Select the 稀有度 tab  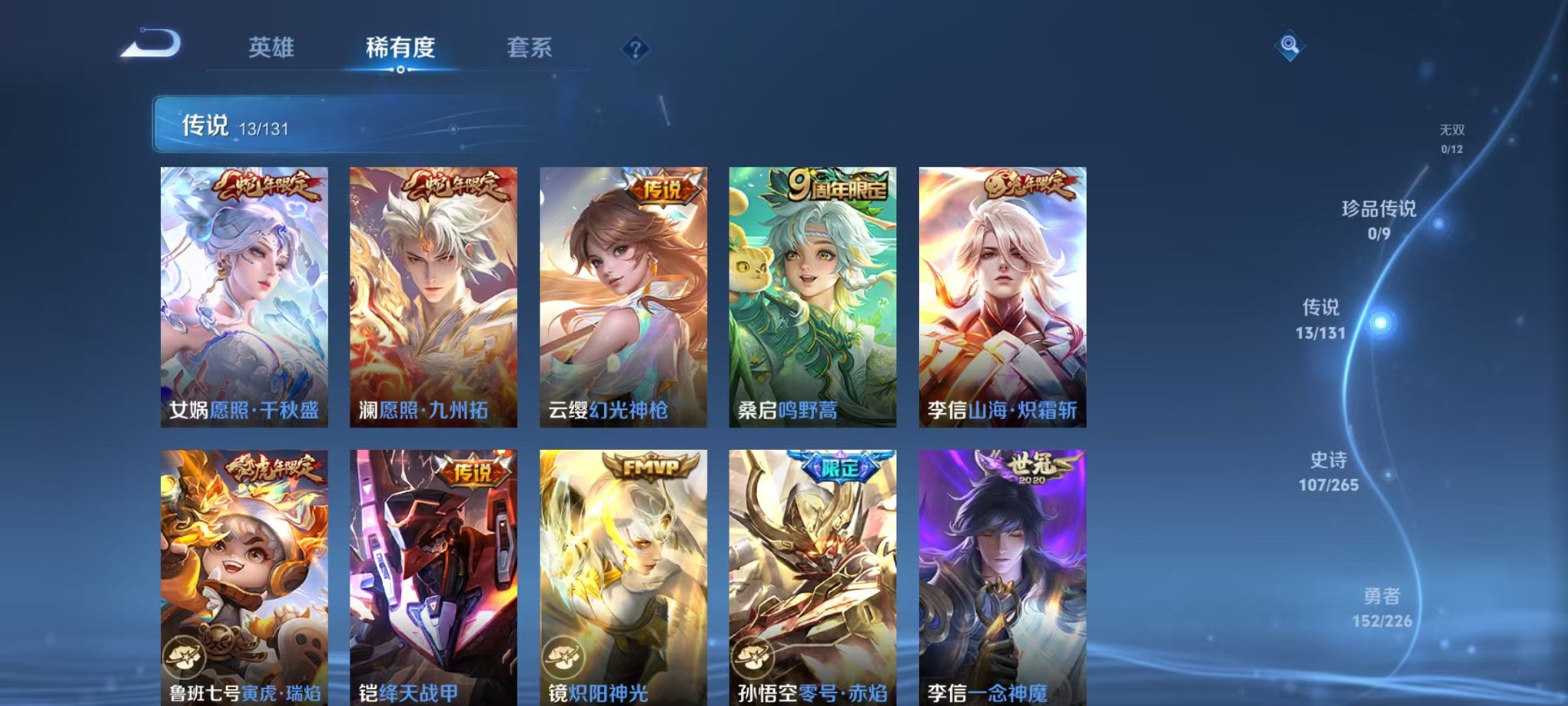pos(401,48)
